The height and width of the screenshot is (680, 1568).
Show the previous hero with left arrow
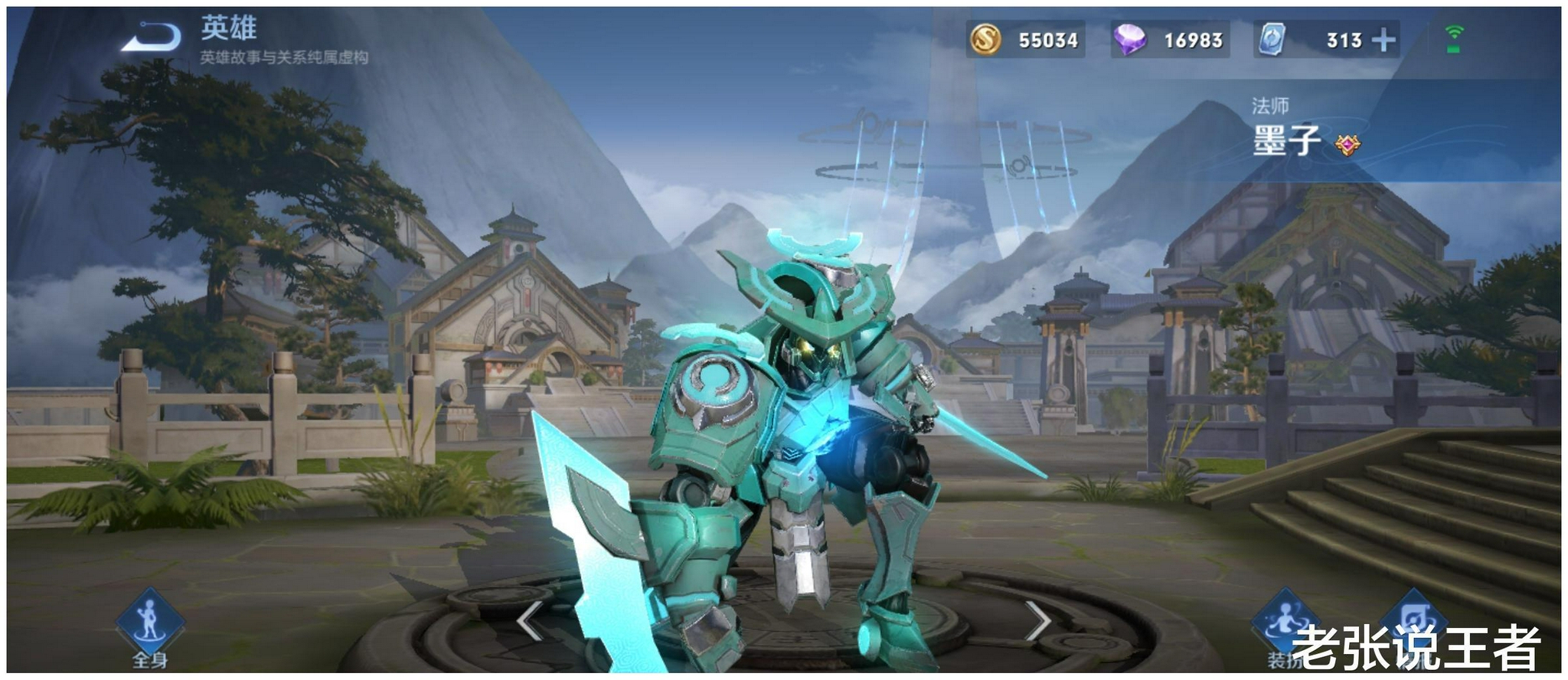[x=530, y=620]
